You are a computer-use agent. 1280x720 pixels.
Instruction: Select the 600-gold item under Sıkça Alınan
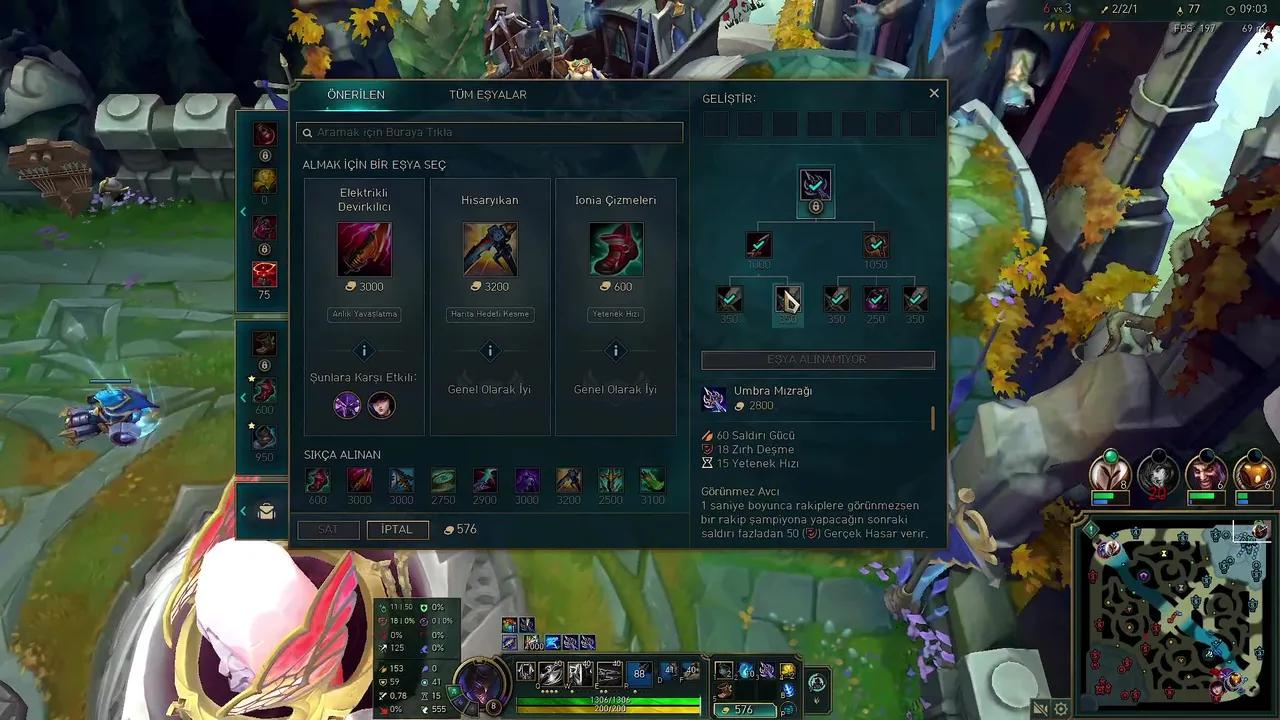[317, 481]
